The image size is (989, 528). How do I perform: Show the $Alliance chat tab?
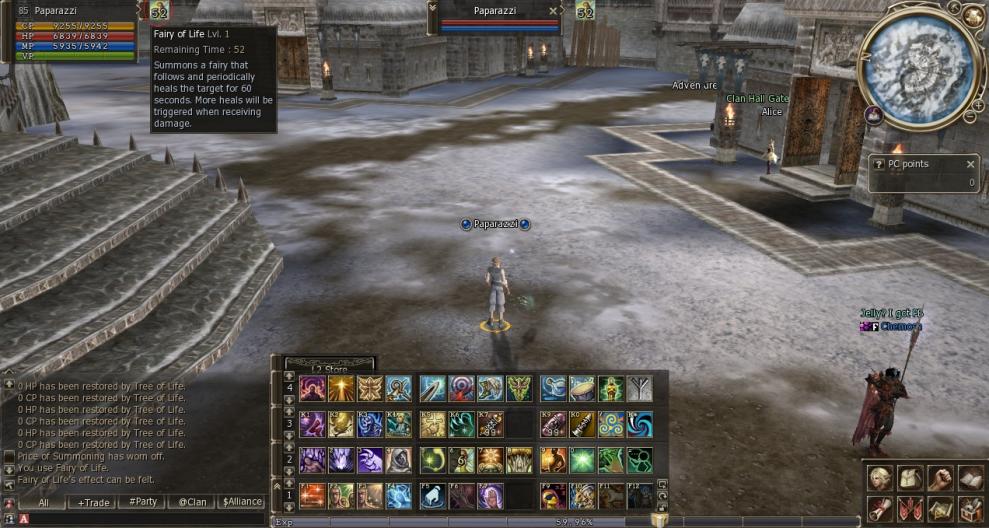click(x=241, y=502)
